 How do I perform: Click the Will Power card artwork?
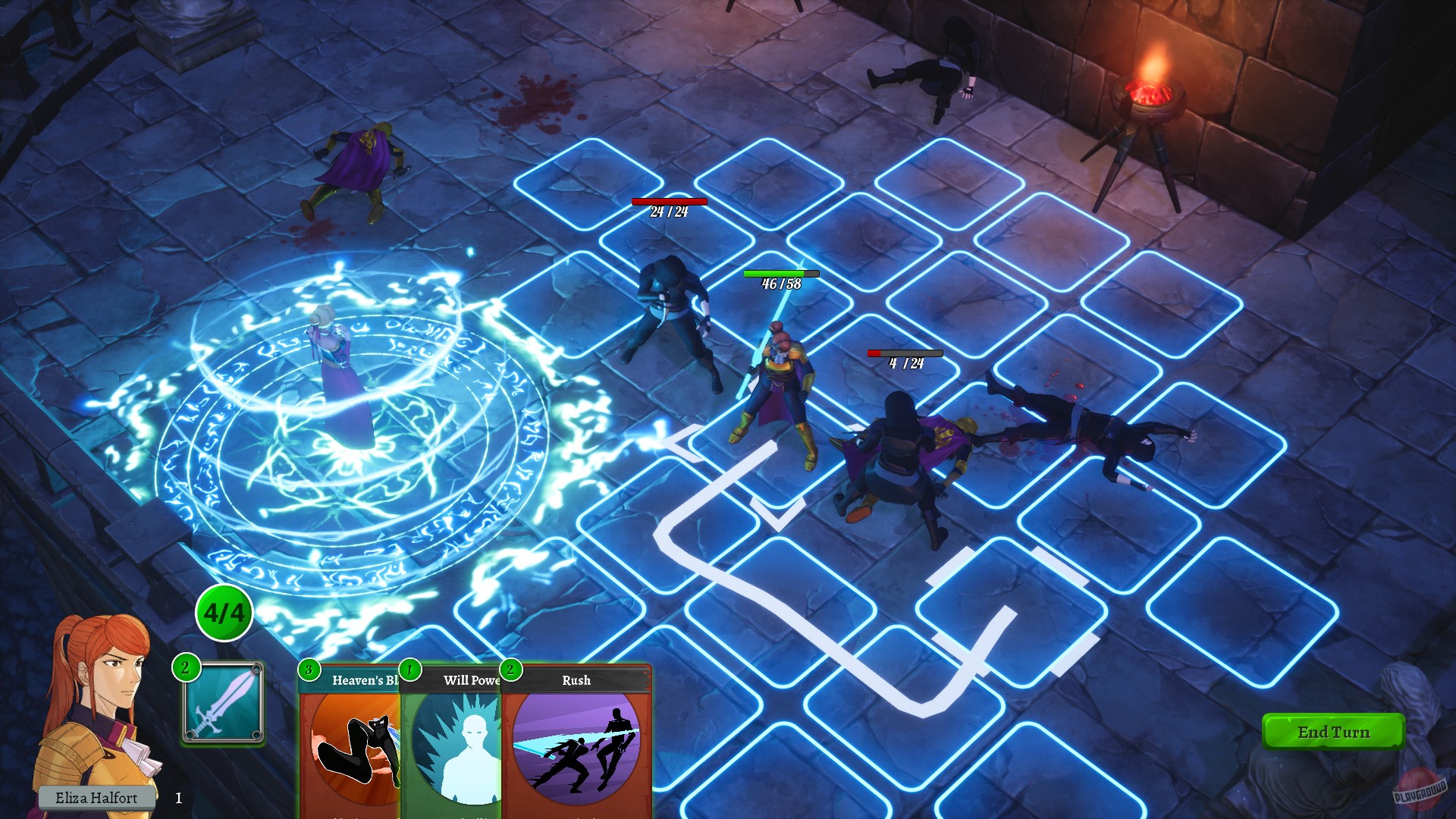click(x=455, y=747)
